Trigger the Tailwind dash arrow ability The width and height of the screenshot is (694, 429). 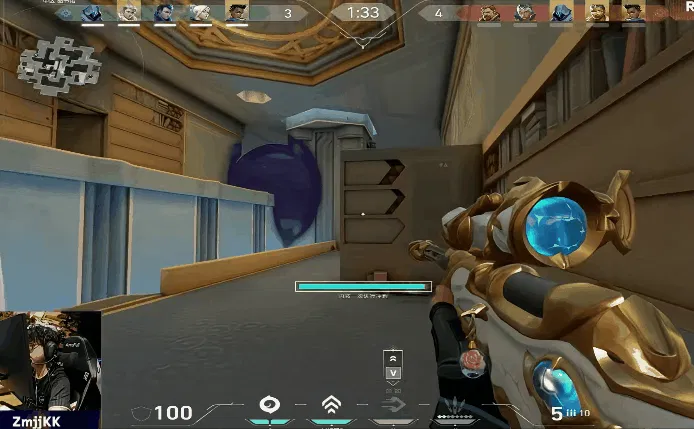point(392,405)
